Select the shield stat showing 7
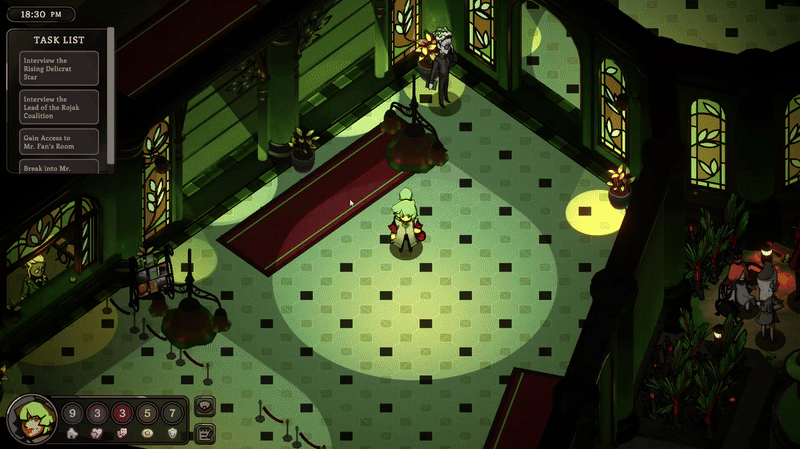 coord(172,414)
